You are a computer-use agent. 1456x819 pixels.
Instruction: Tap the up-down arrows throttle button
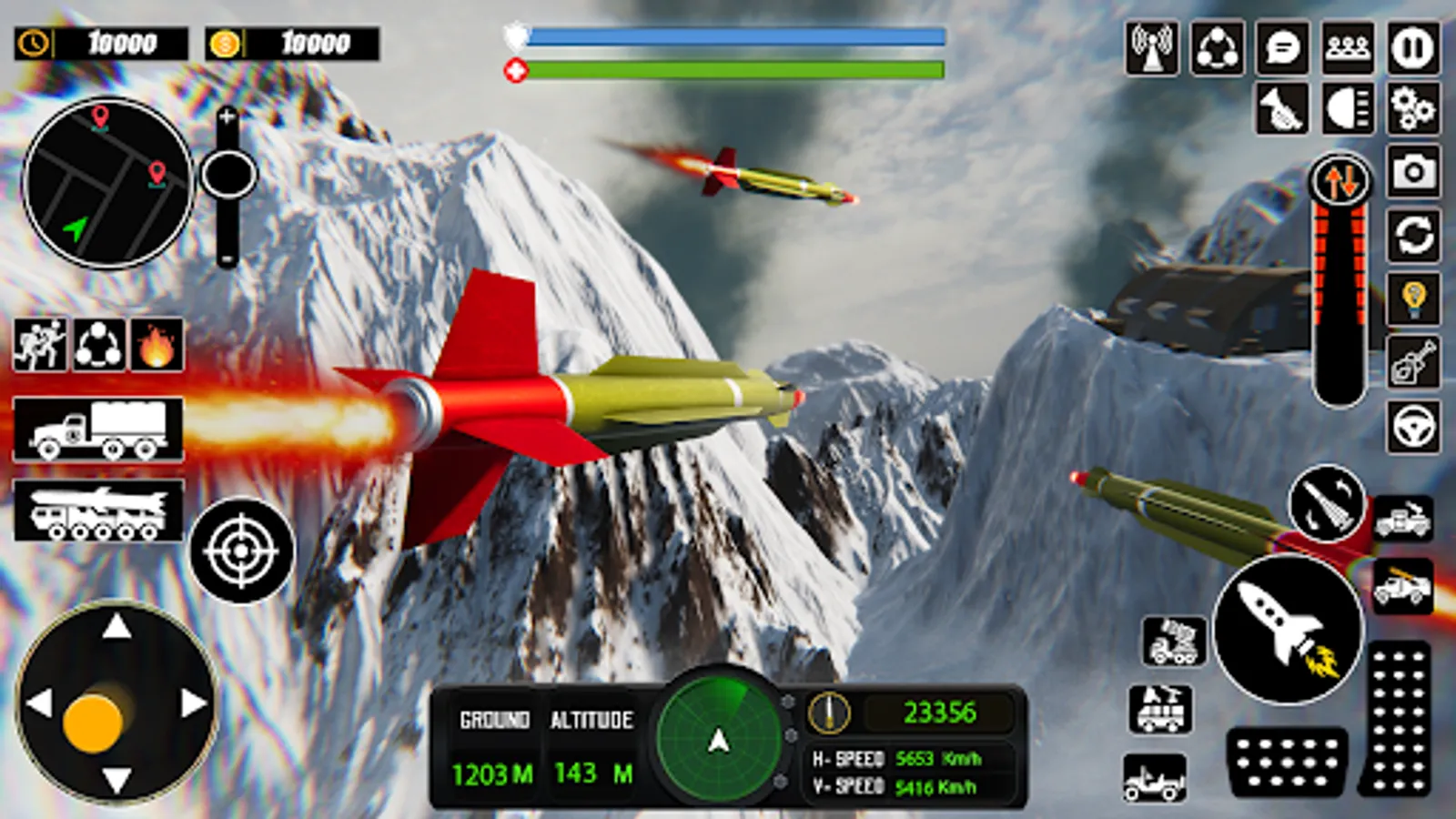coord(1340,181)
